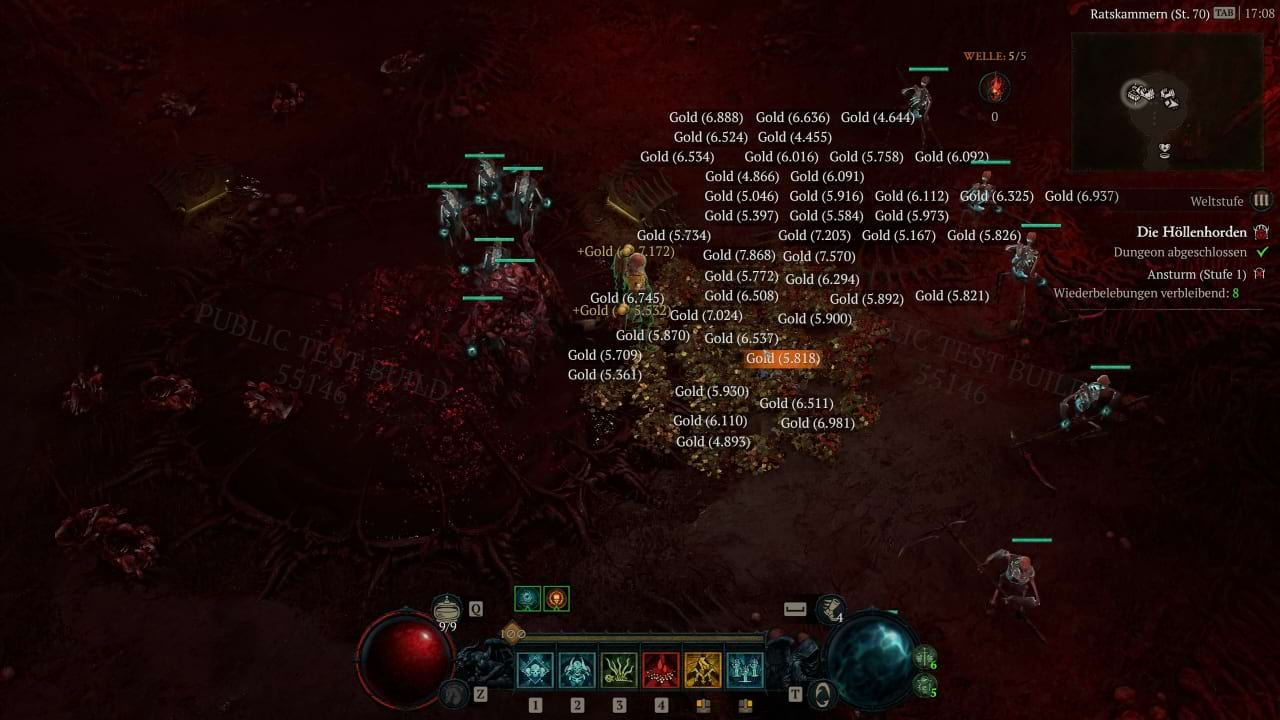Image resolution: width=1280 pixels, height=720 pixels.
Task: Inspect the orange skull buff icon
Action: tap(556, 599)
